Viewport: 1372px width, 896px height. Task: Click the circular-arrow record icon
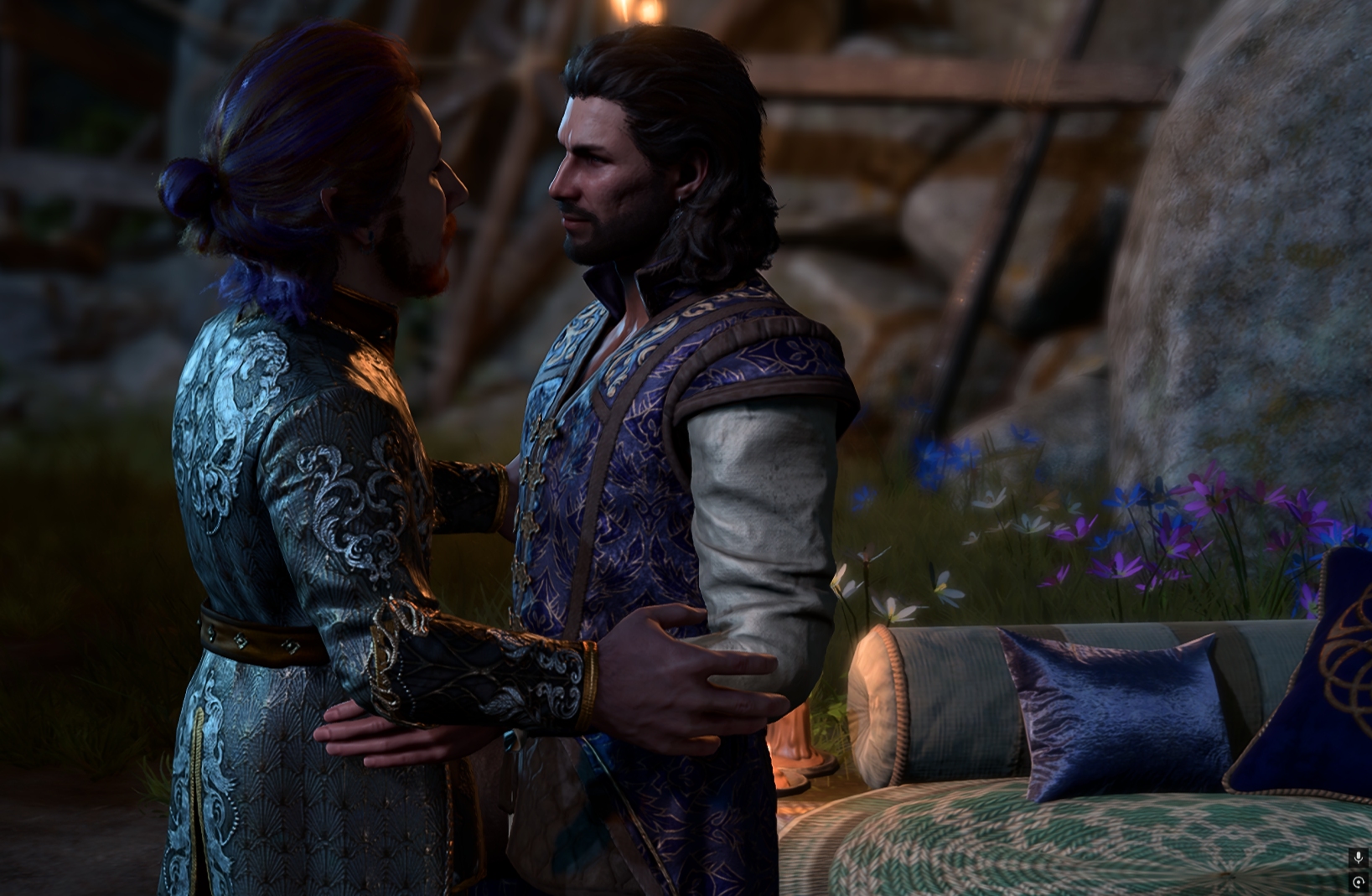pyautogui.click(x=1358, y=882)
